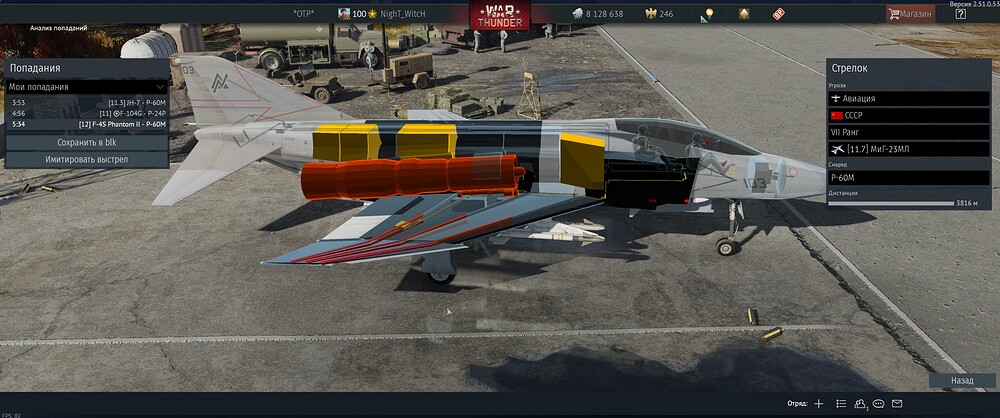The width and height of the screenshot is (1000, 418).
Task: Open the mail envelope icon
Action: tap(897, 403)
